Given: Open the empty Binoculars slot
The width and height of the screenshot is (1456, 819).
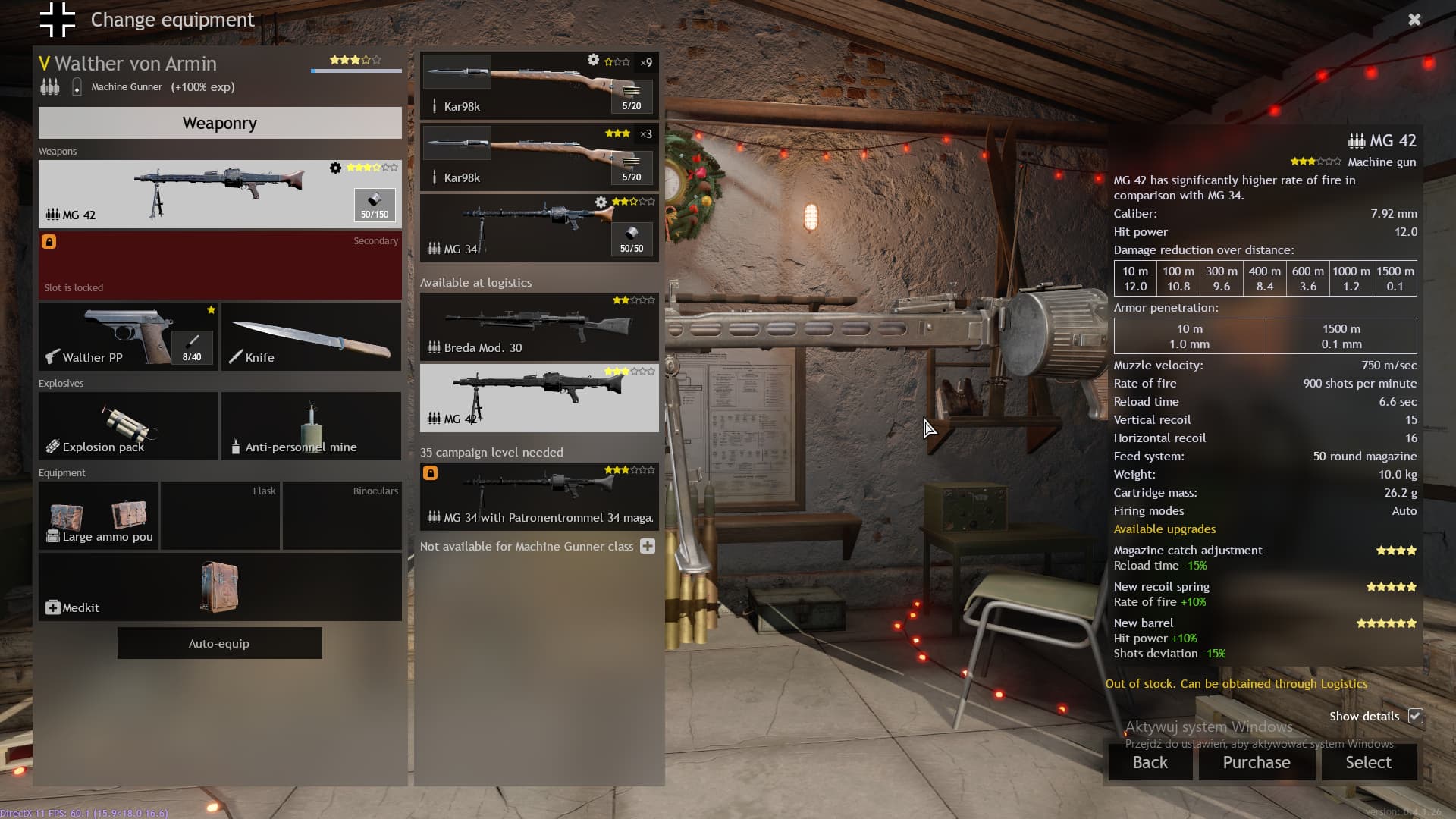Looking at the screenshot, I should tap(342, 516).
